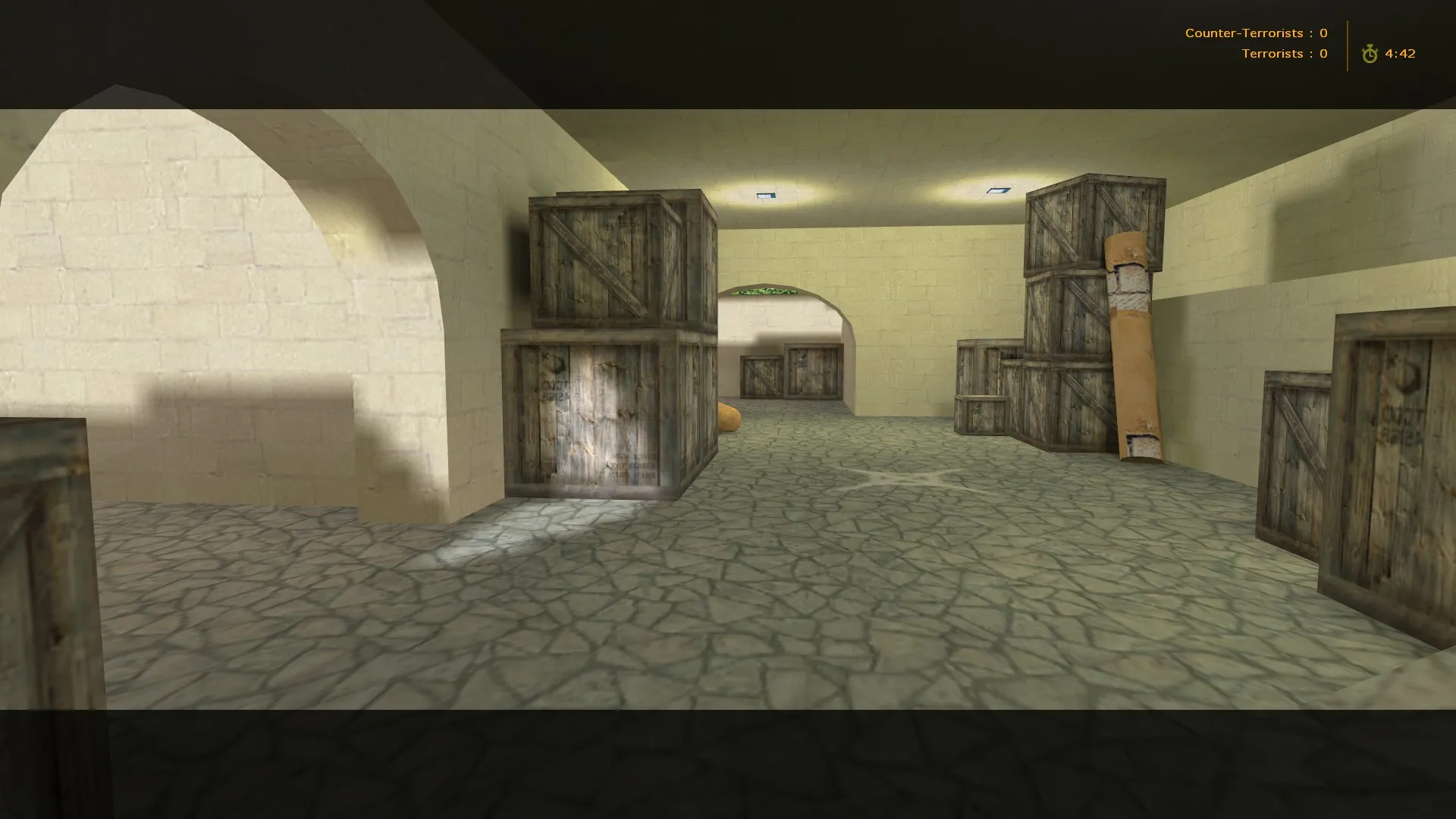Image resolution: width=1456 pixels, height=819 pixels.
Task: Click the green foliage above the far archway
Action: pyautogui.click(x=766, y=292)
